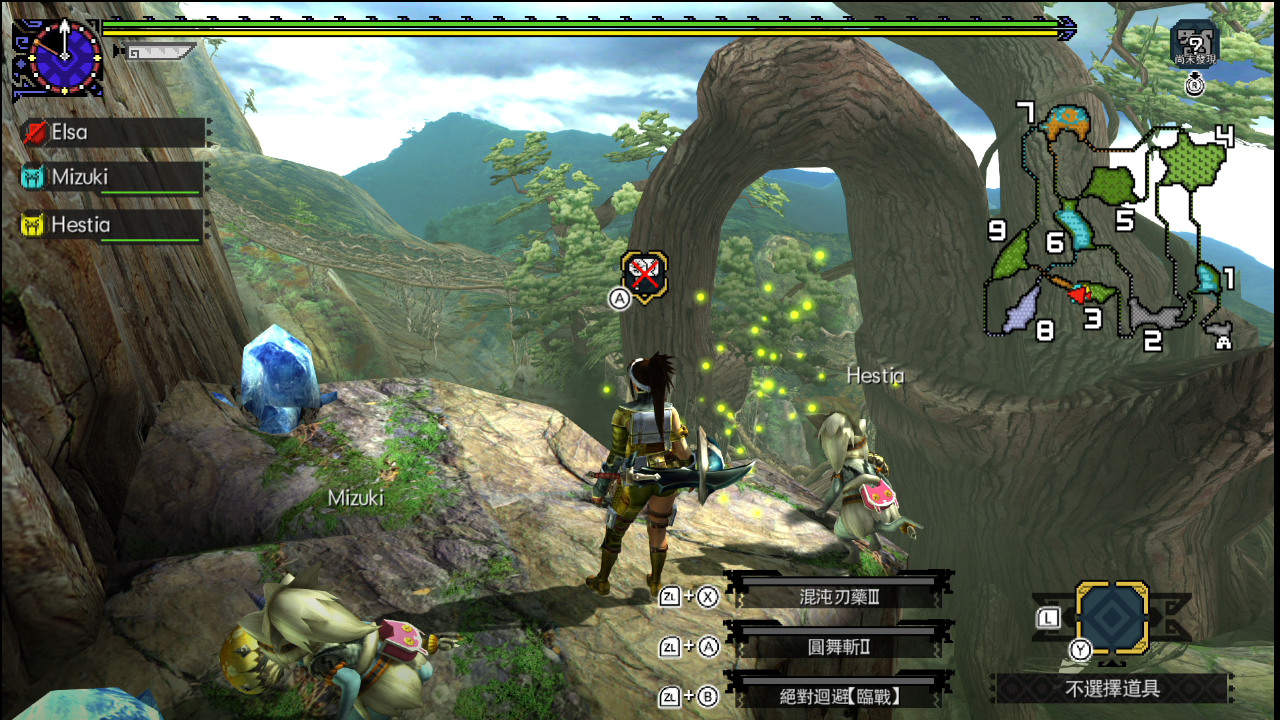Click the crossed-out red X action icon

[644, 273]
